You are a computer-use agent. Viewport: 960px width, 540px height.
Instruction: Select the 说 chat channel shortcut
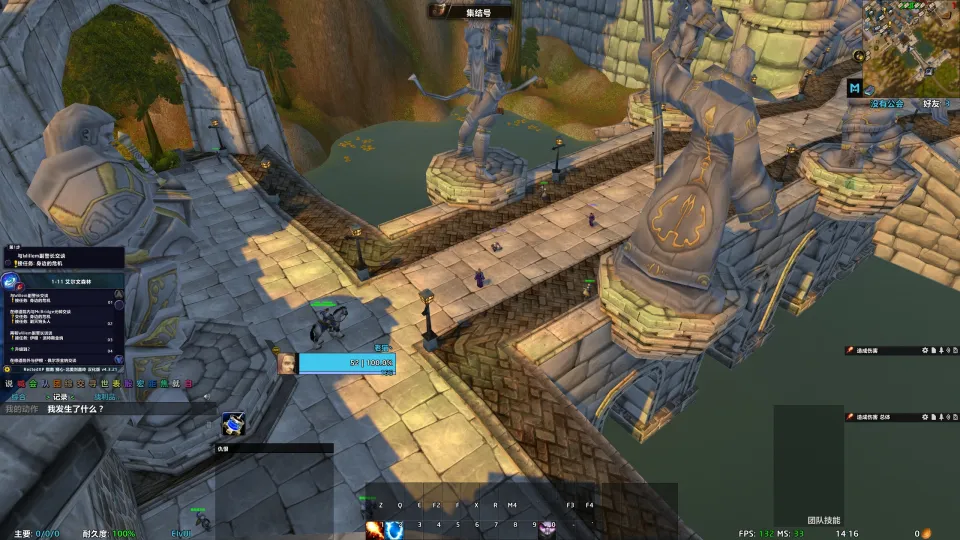point(9,383)
